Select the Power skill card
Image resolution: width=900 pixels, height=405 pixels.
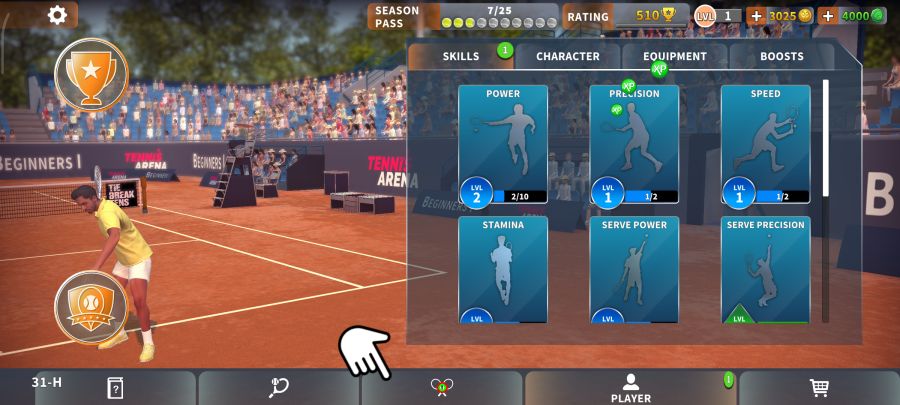tap(503, 144)
